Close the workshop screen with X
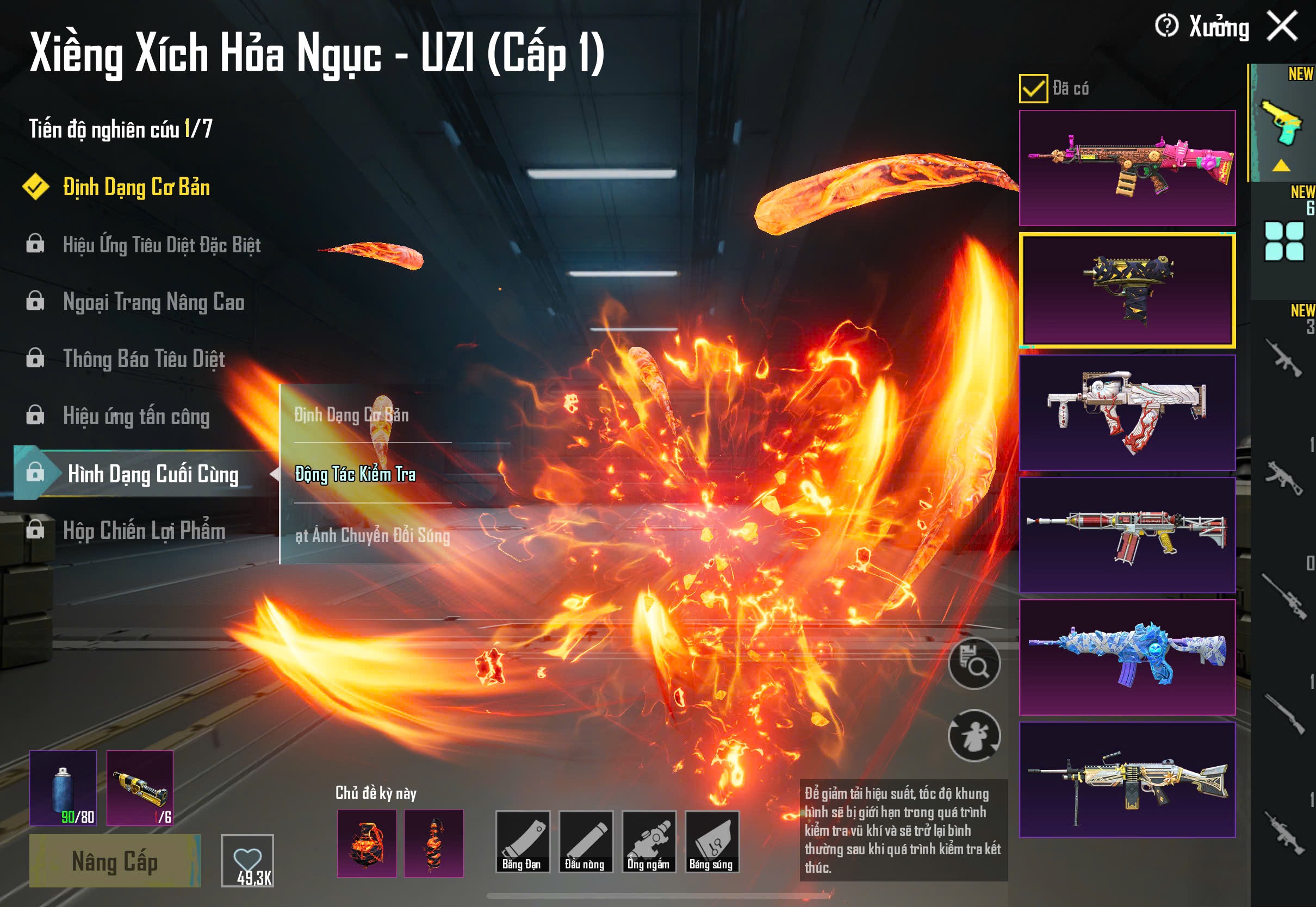 [x=1282, y=27]
